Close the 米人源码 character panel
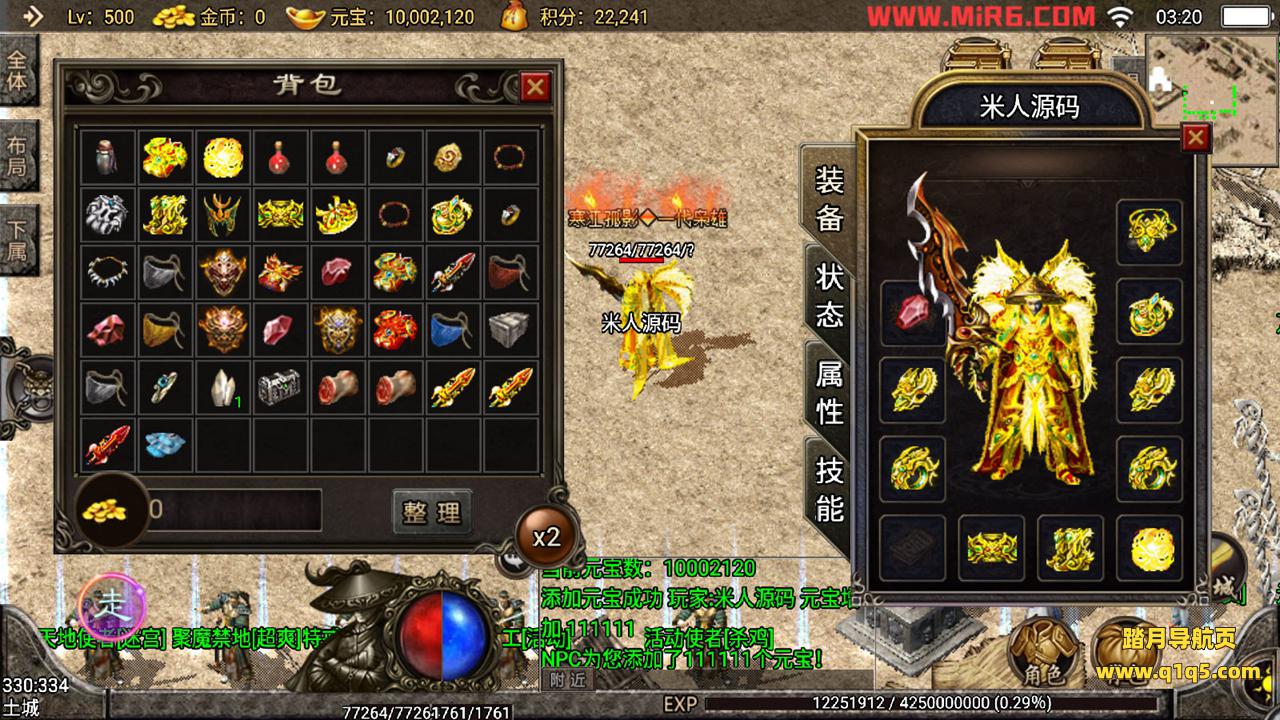1280x720 pixels. coord(1195,137)
